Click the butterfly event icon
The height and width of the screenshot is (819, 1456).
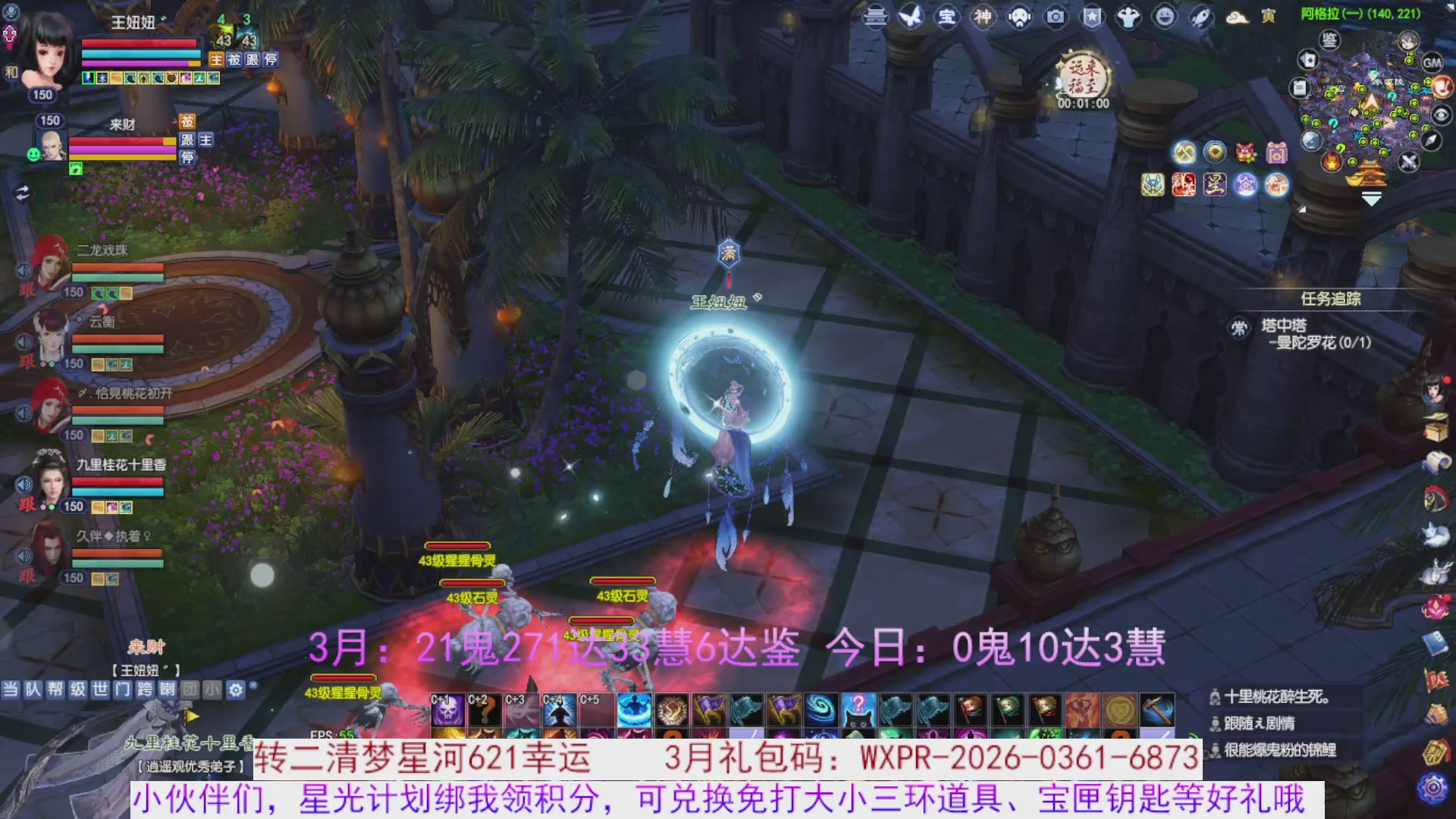(x=911, y=17)
